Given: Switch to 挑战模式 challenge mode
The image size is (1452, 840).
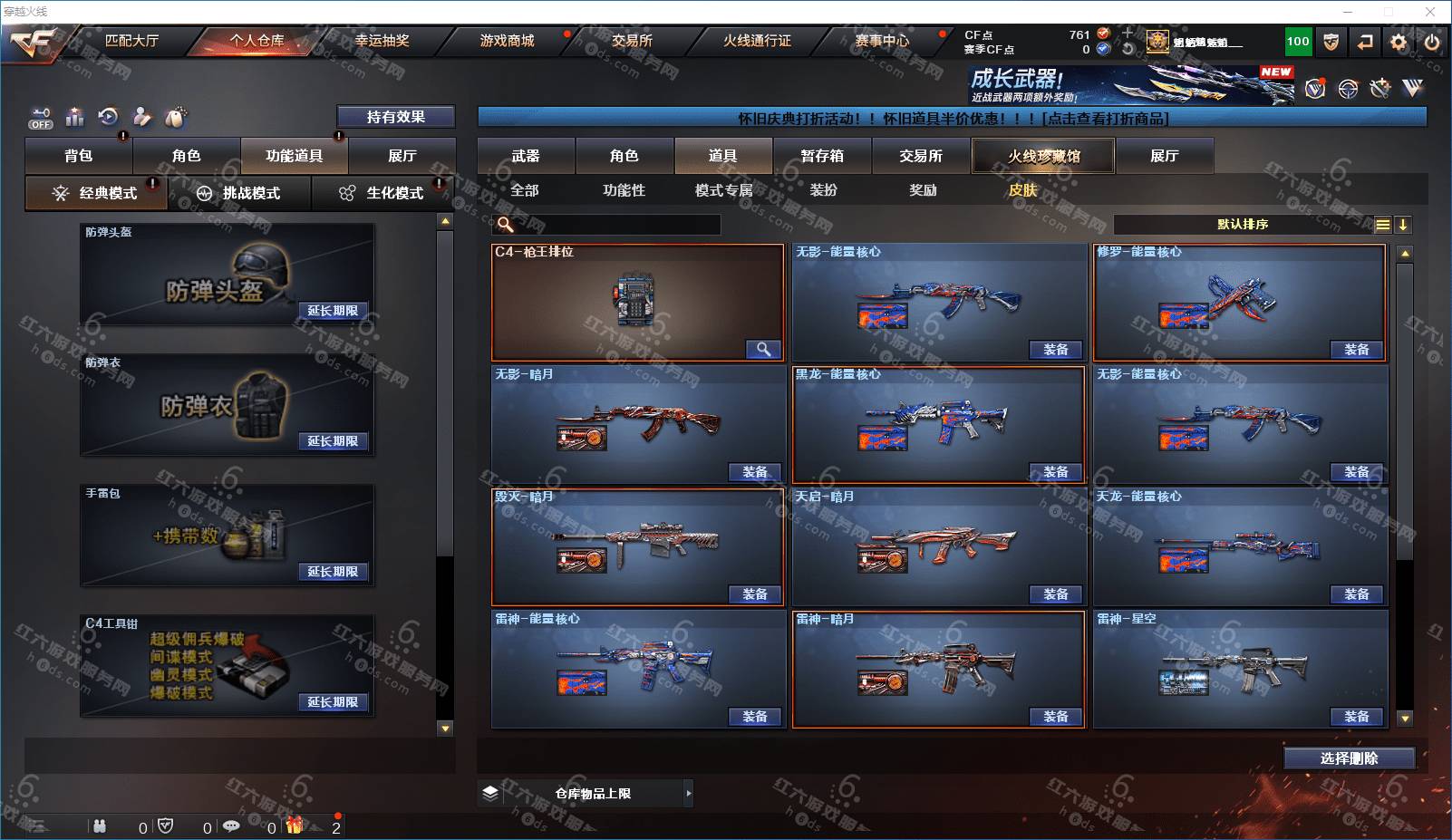Looking at the screenshot, I should (240, 193).
